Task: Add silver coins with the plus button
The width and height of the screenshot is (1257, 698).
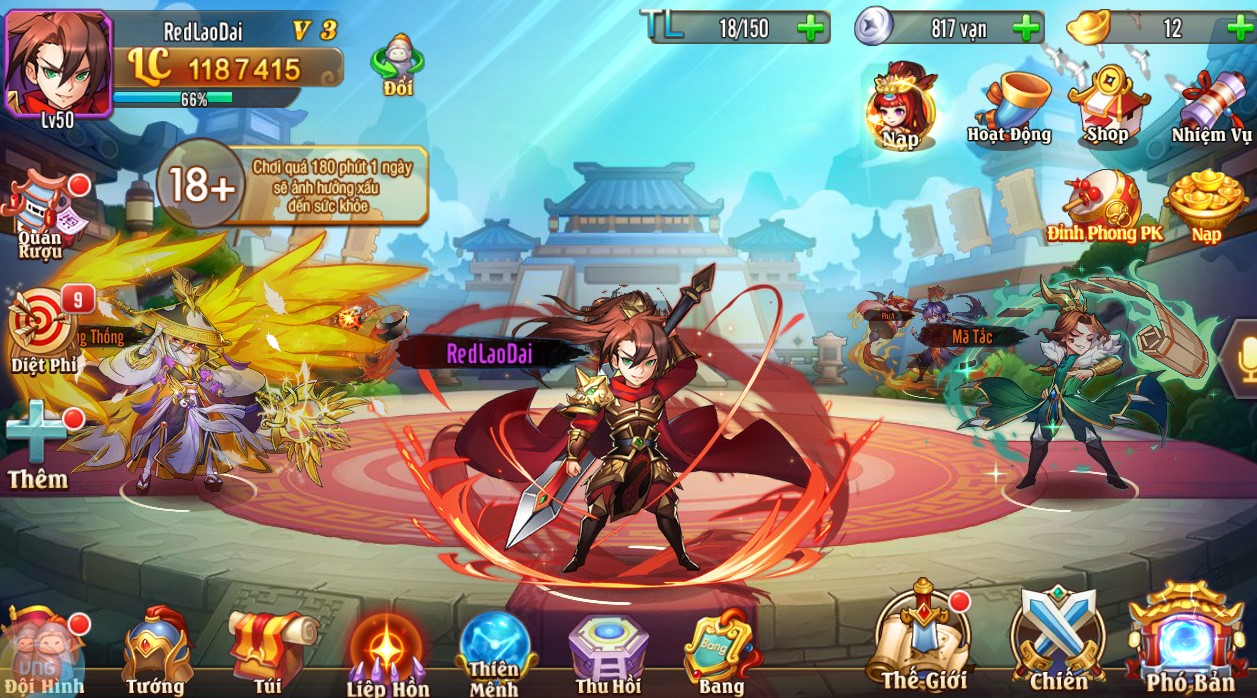Action: (x=1025, y=28)
